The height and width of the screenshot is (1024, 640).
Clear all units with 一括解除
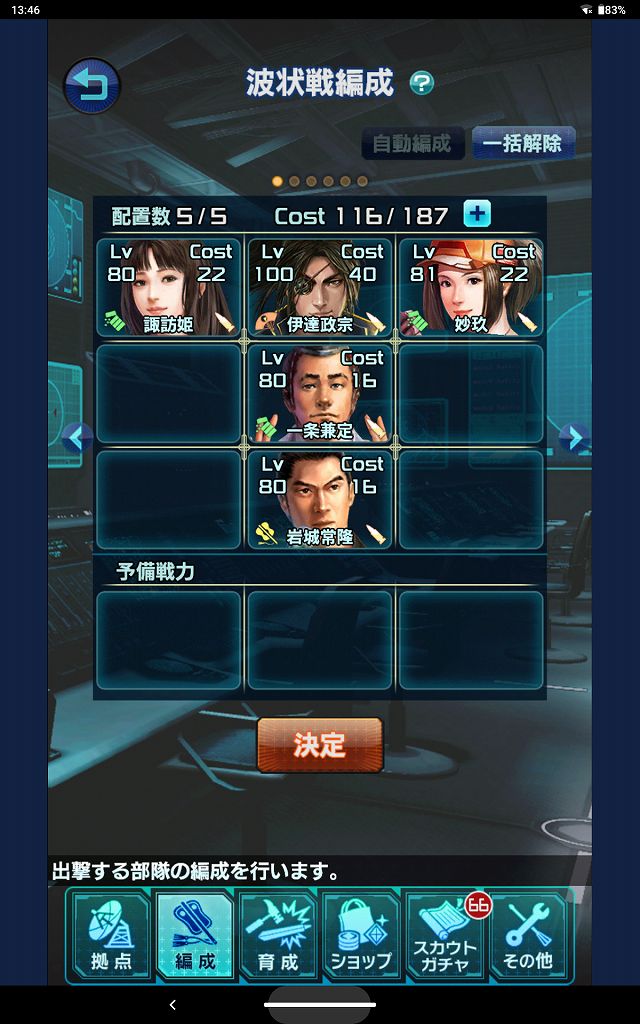[x=522, y=143]
